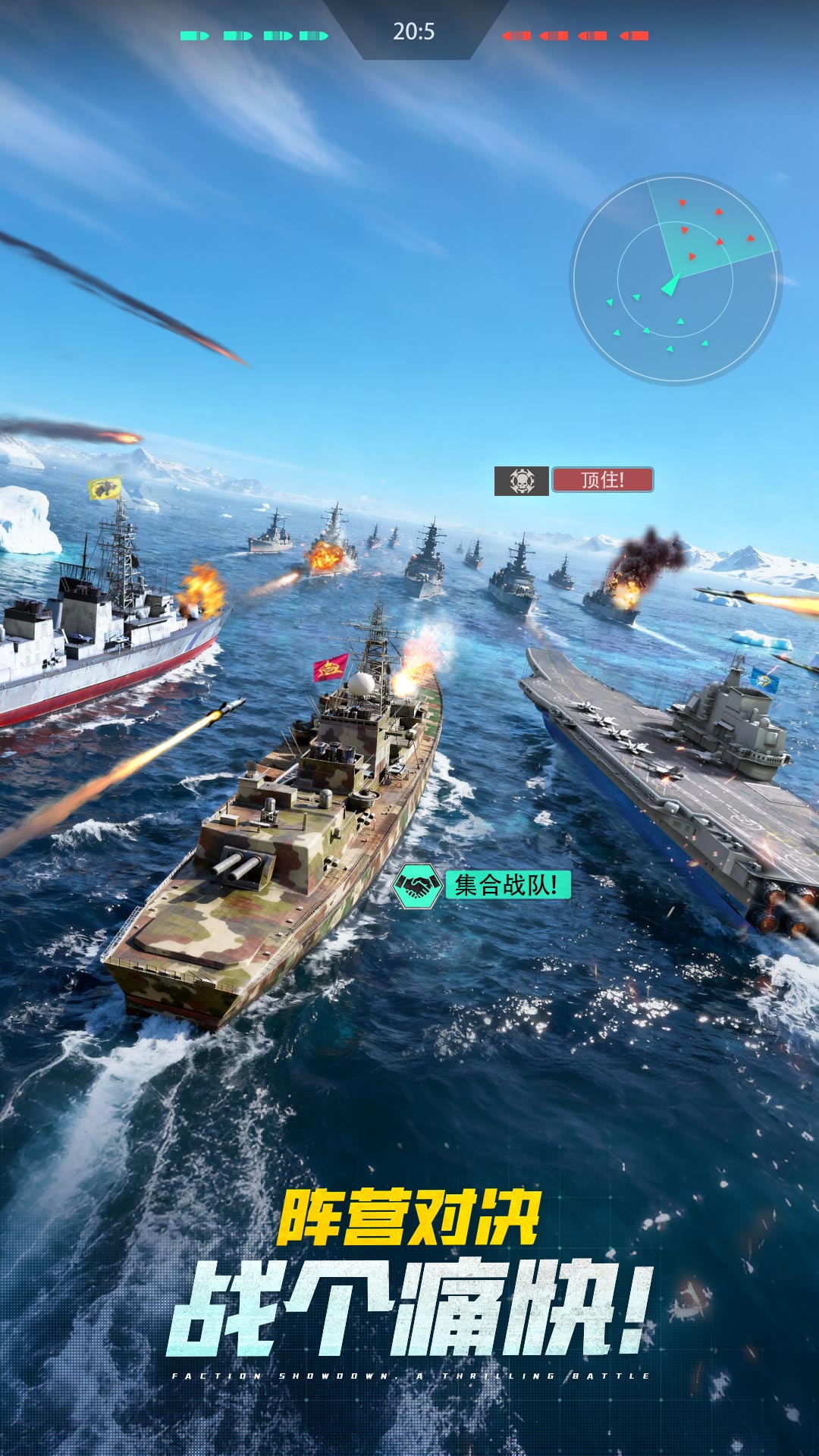819x1456 pixels.
Task: Open the circular radar minimap
Action: pyautogui.click(x=675, y=279)
